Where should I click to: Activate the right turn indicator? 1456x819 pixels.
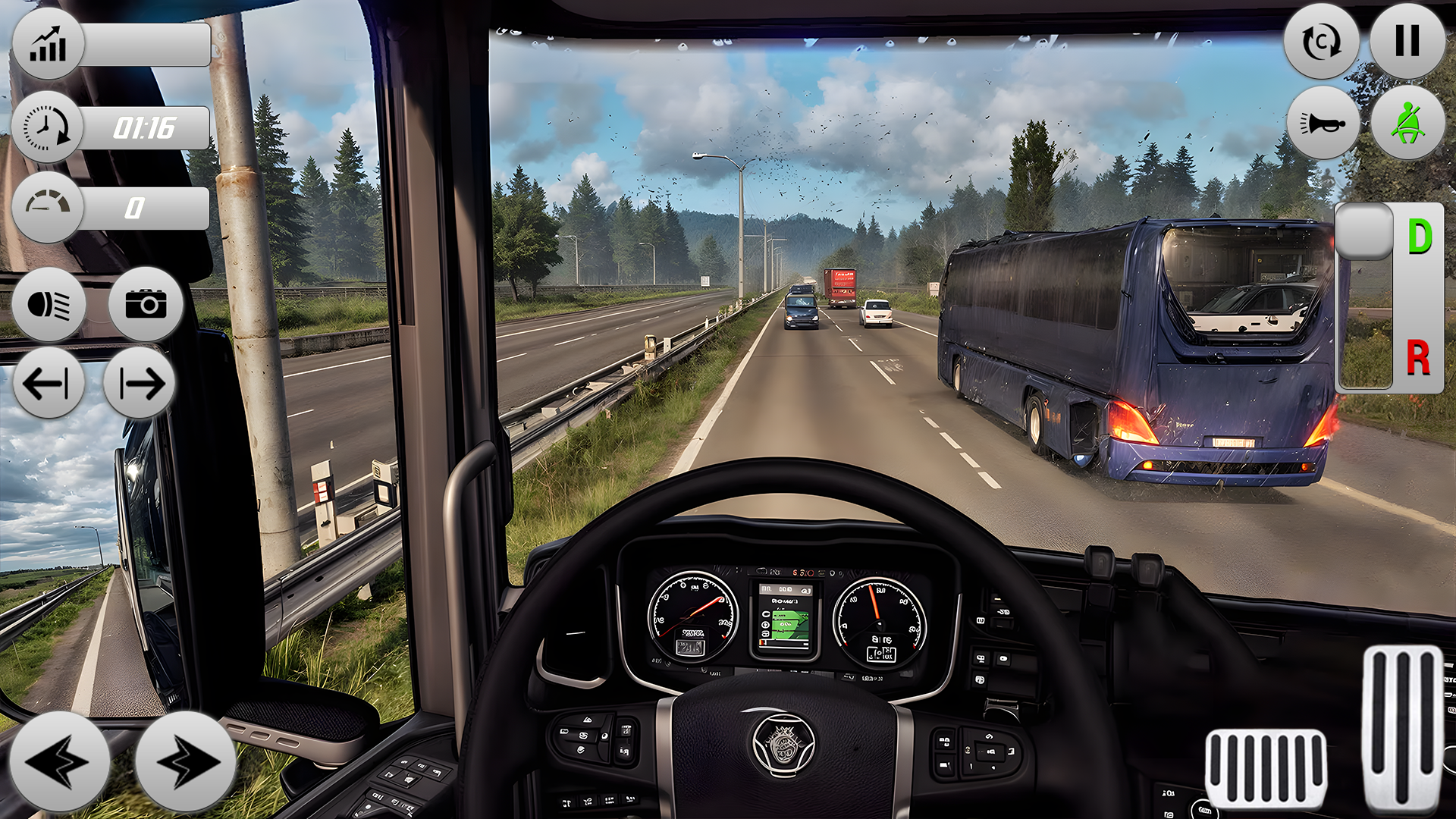click(x=140, y=384)
